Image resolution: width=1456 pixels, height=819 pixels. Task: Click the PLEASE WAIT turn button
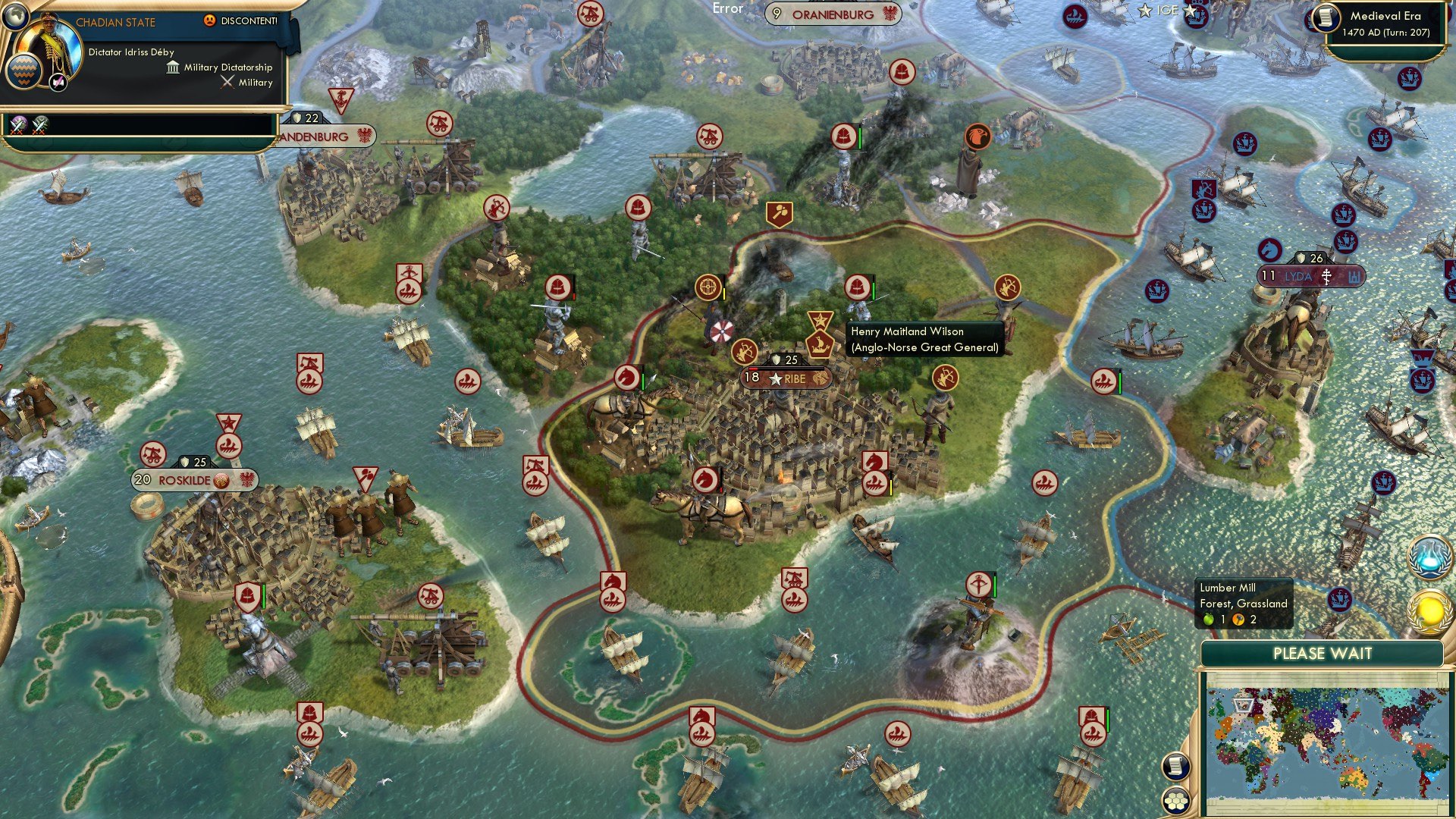[x=1323, y=654]
